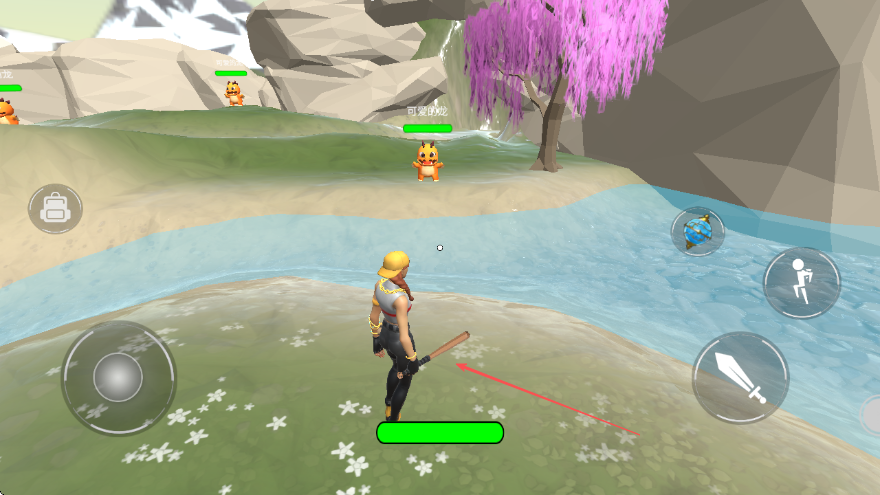Screen dimensions: 880x495
Task: Tap the sword attack button
Action: coord(741,378)
